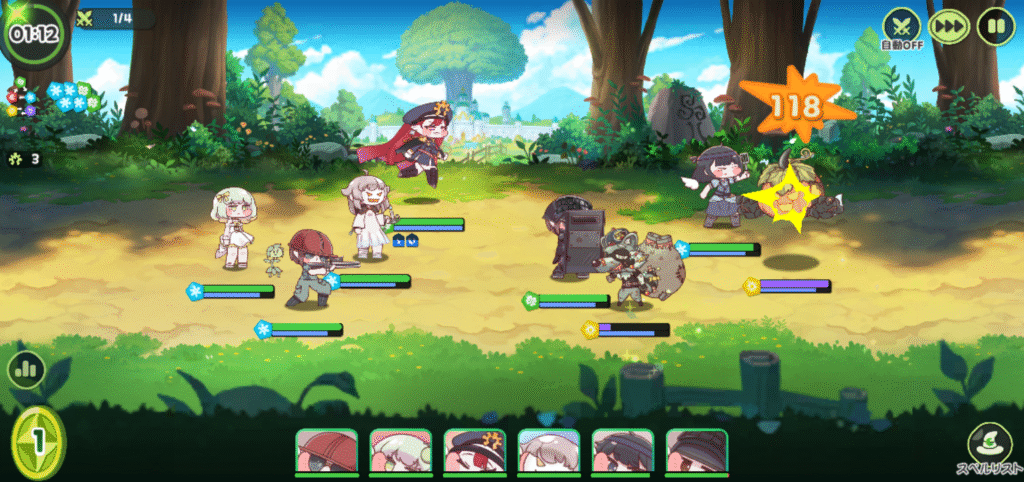Choose the white-haired girl with pink hat portrait

400,453
